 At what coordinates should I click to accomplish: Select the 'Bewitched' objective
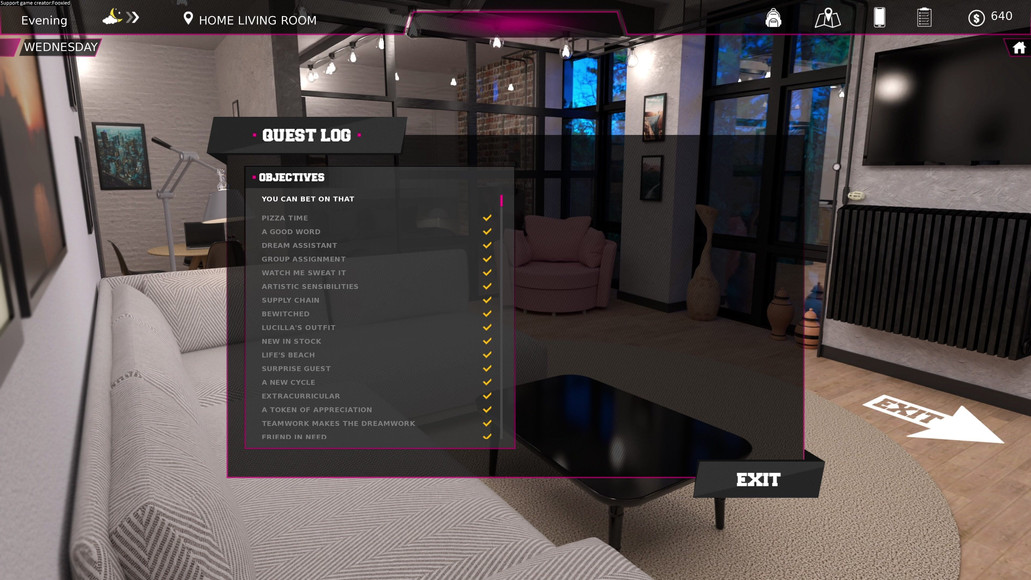(x=286, y=314)
